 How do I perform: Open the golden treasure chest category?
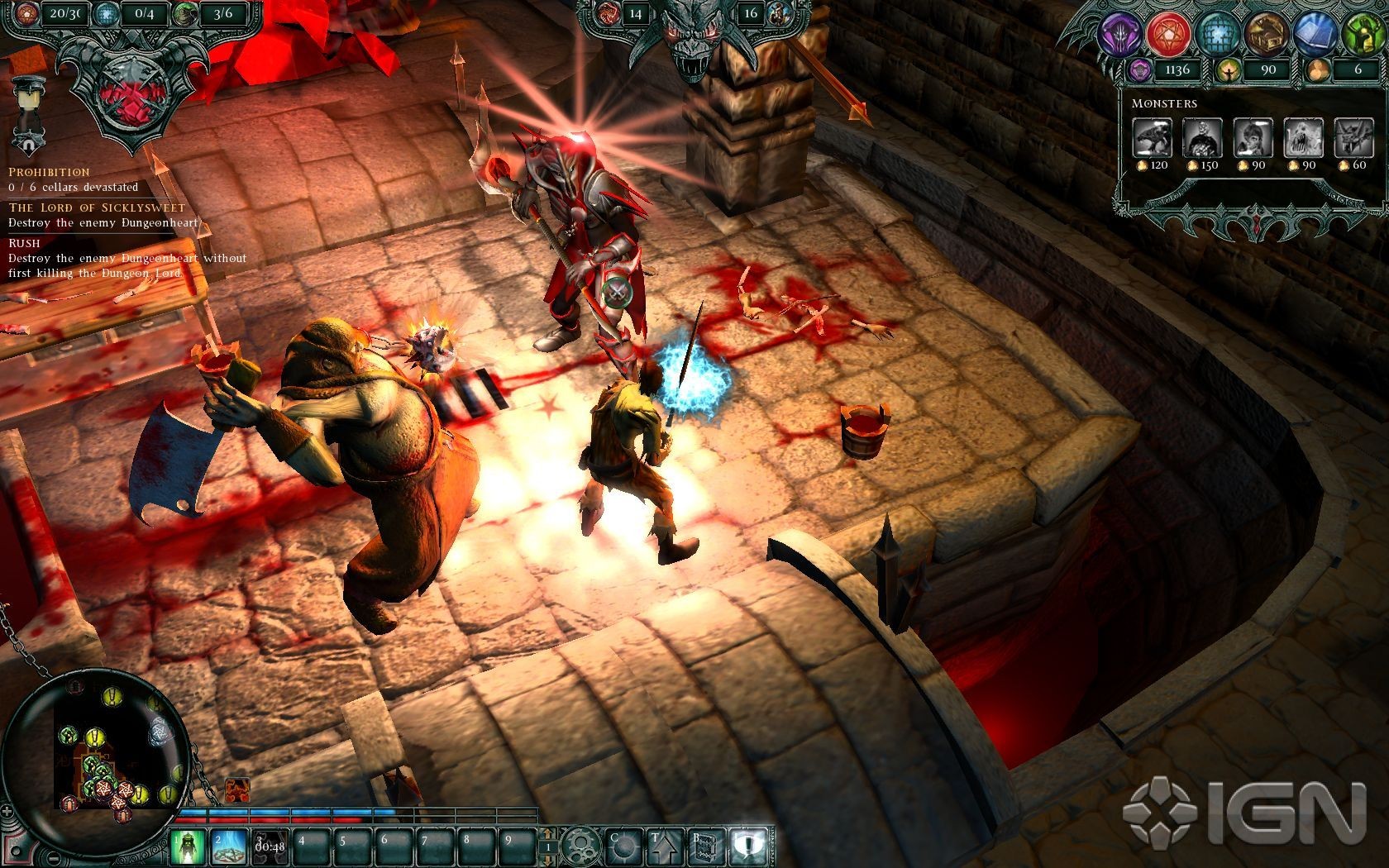tap(1267, 34)
